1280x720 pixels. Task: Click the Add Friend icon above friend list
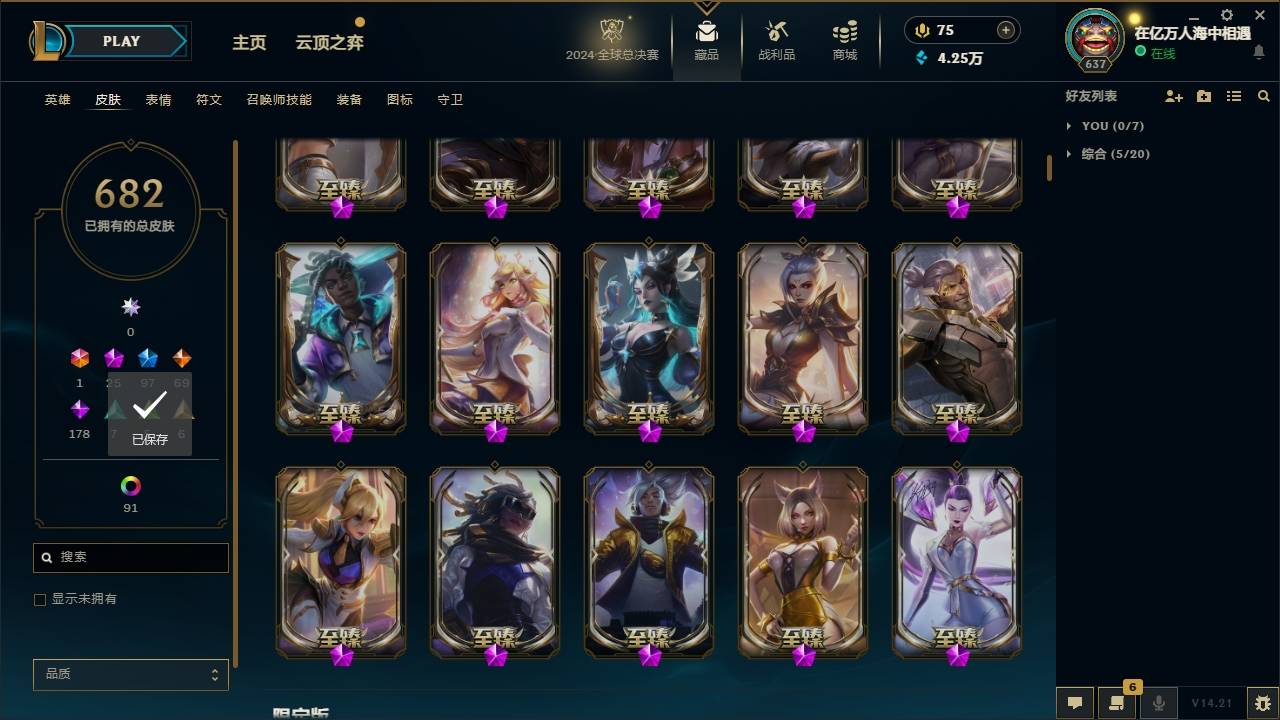[x=1174, y=95]
